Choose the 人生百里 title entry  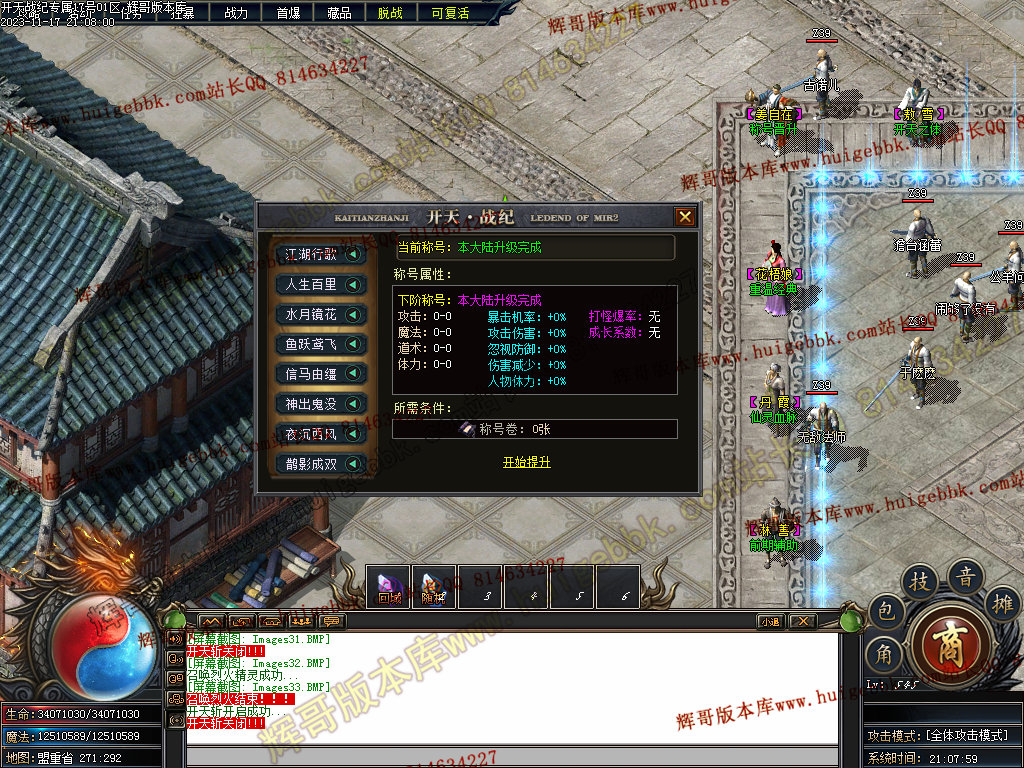click(x=320, y=285)
